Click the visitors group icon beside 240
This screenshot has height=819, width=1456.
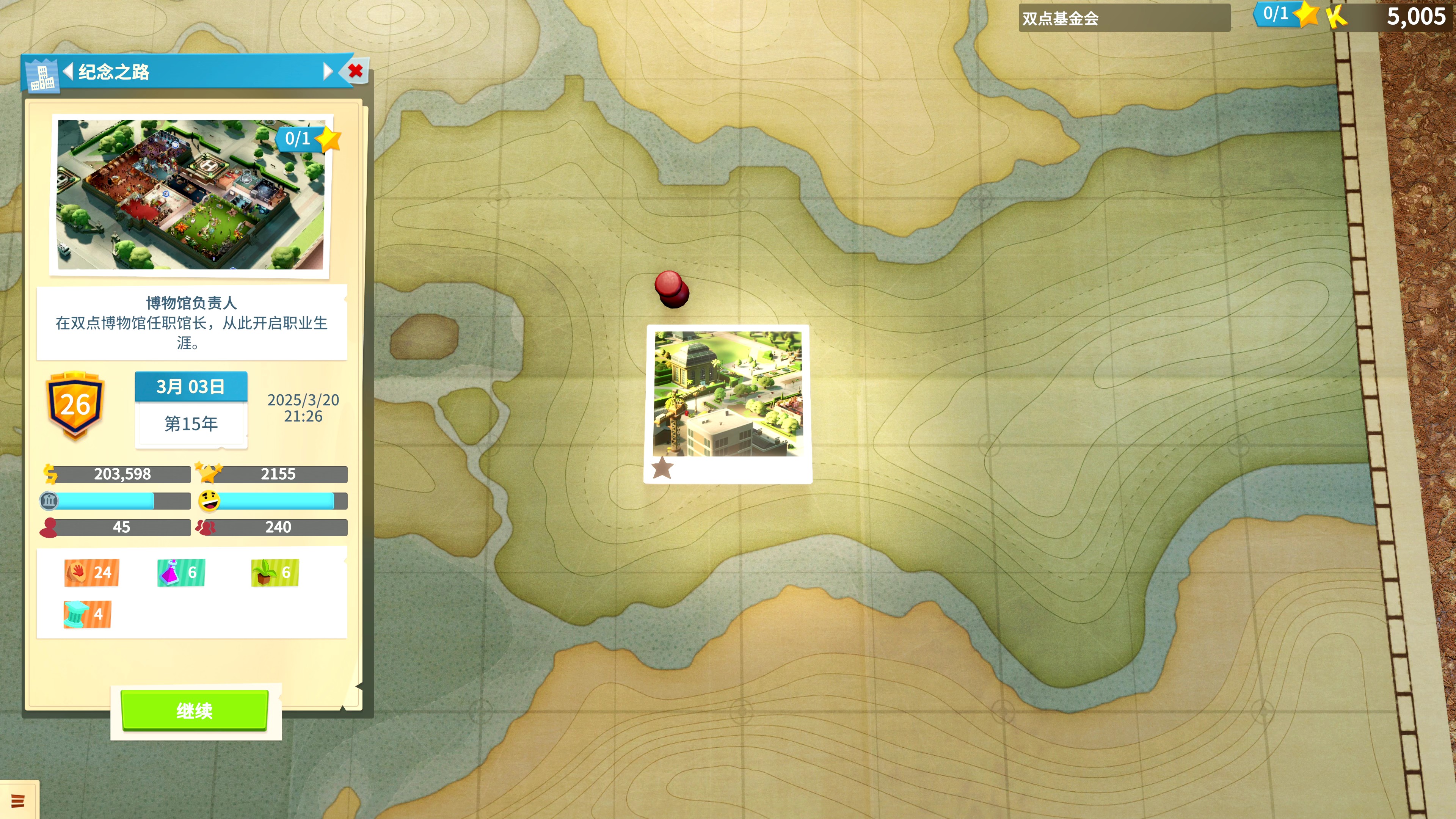click(206, 527)
